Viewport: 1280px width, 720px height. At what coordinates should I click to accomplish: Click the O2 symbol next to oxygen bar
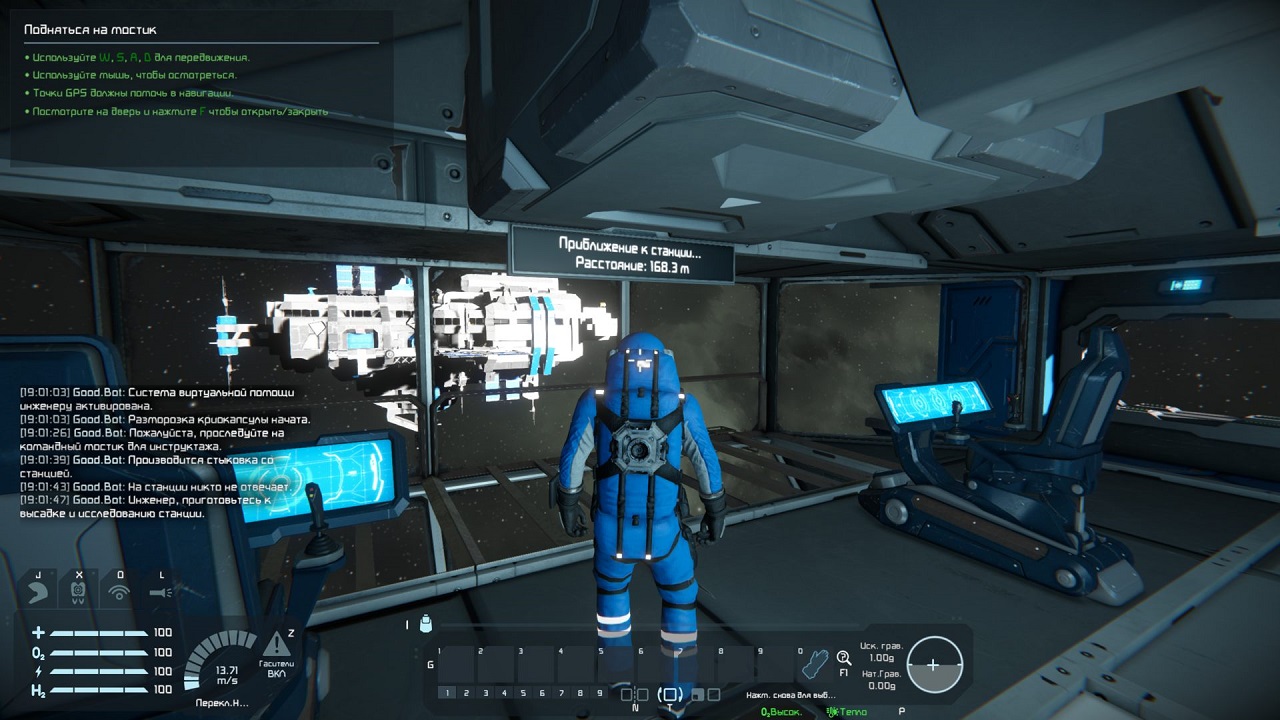pos(37,651)
